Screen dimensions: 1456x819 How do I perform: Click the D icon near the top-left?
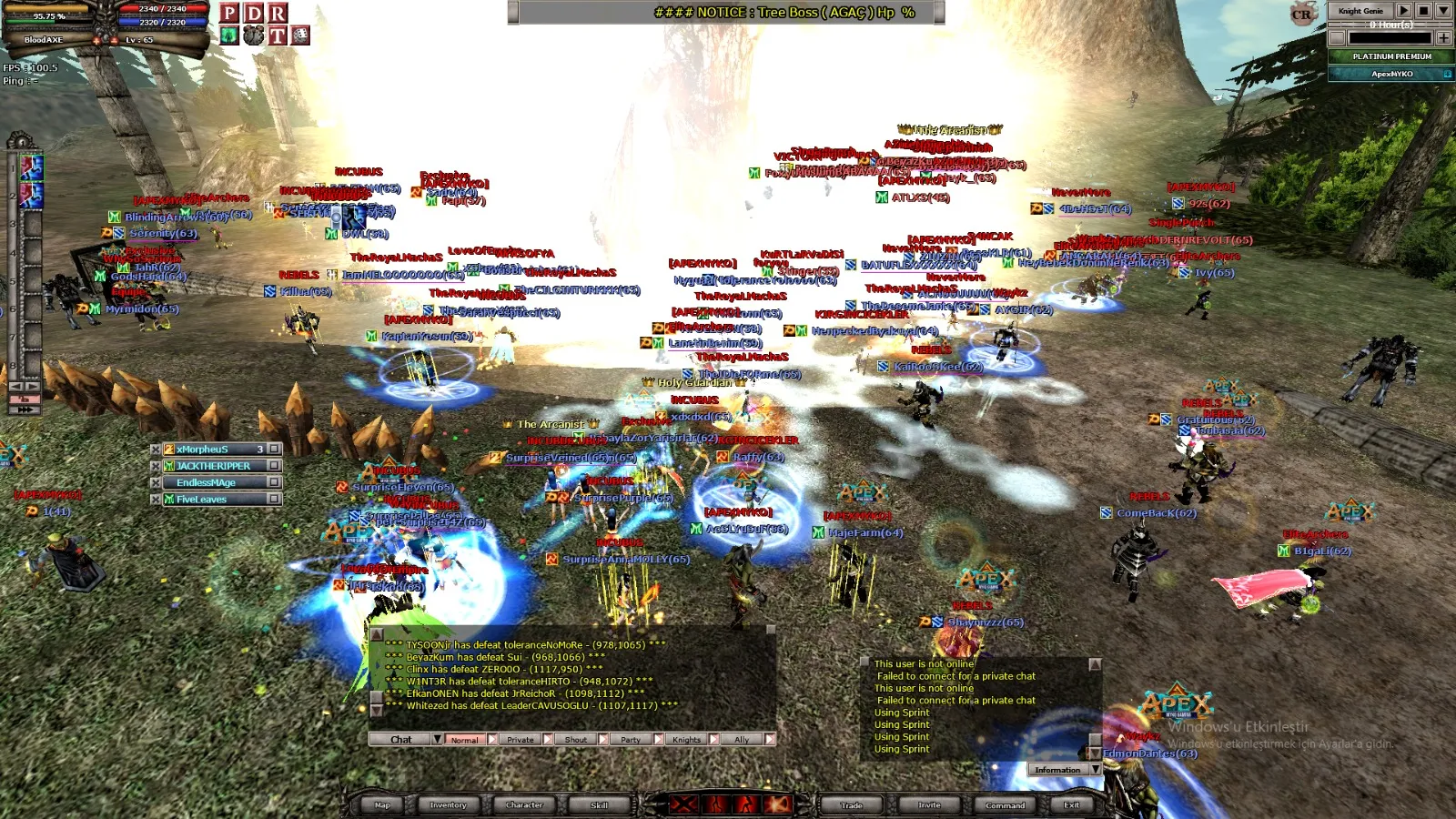252,13
